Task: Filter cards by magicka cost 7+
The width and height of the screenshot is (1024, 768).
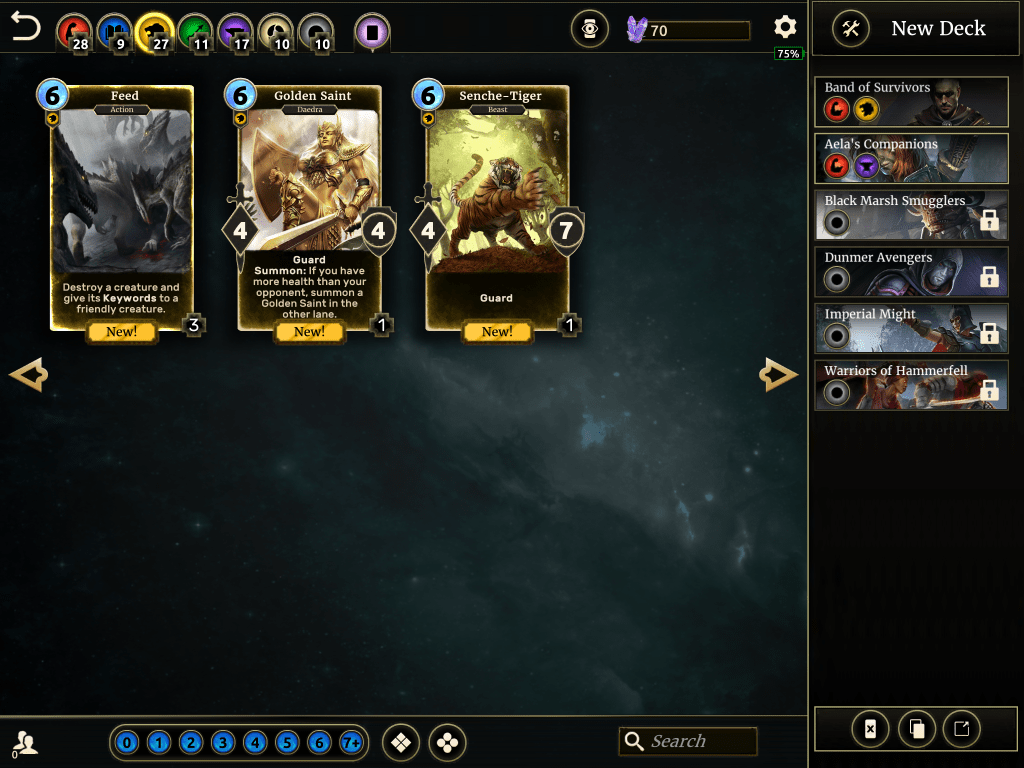Action: click(x=351, y=743)
